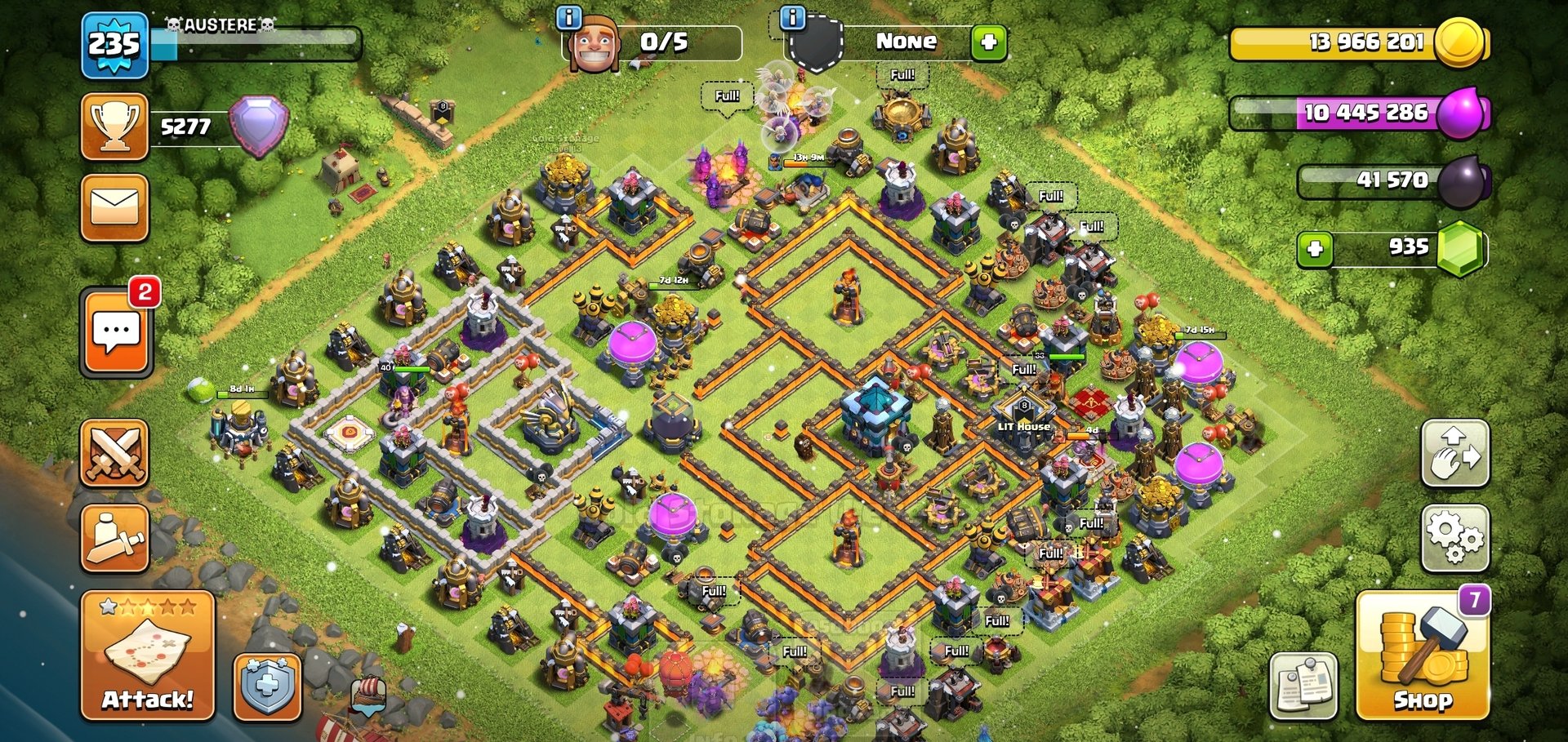
Task: Show shield info via the i icon
Action: tap(792, 17)
